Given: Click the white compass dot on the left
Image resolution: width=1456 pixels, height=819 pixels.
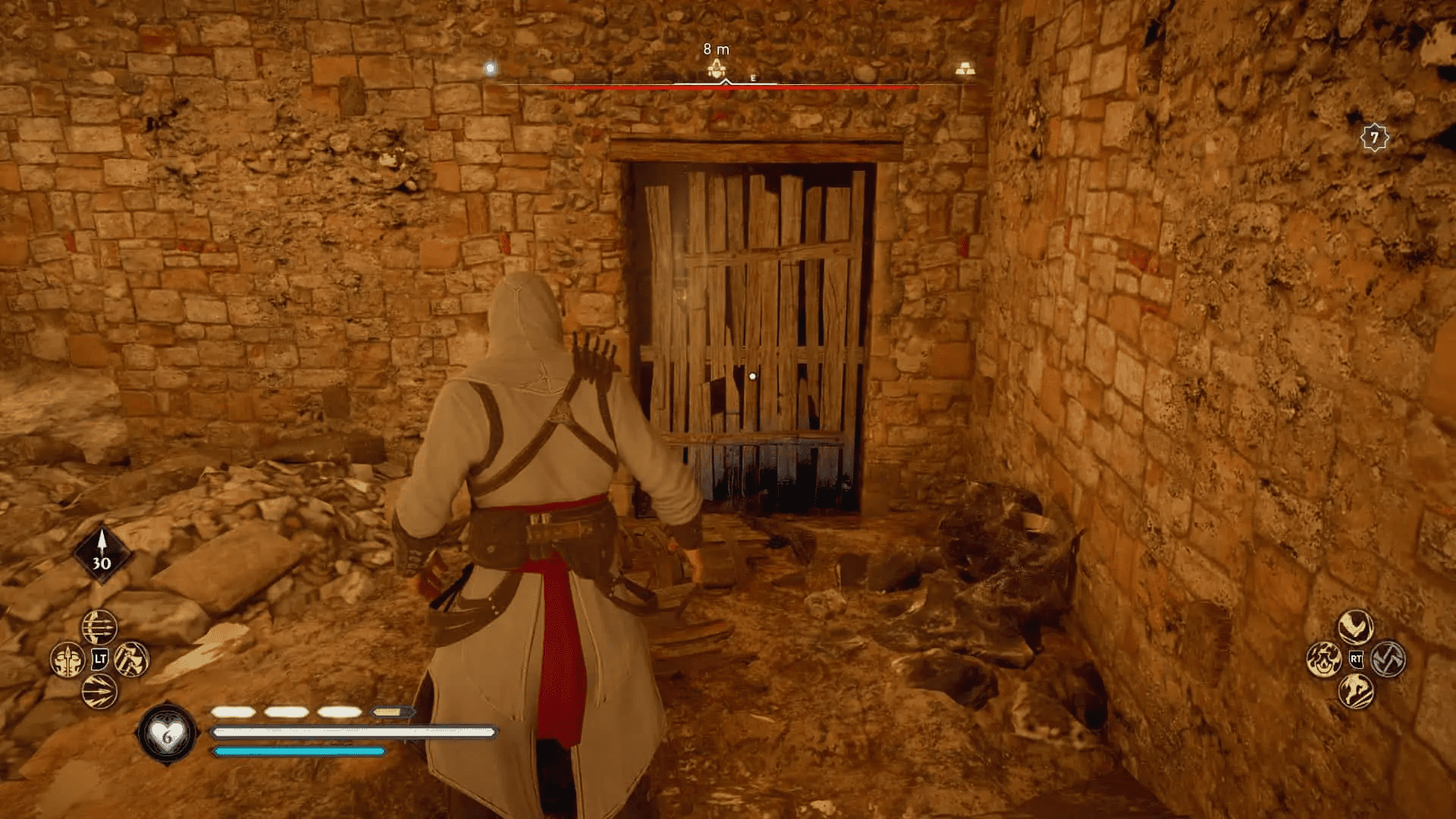Looking at the screenshot, I should tap(491, 68).
